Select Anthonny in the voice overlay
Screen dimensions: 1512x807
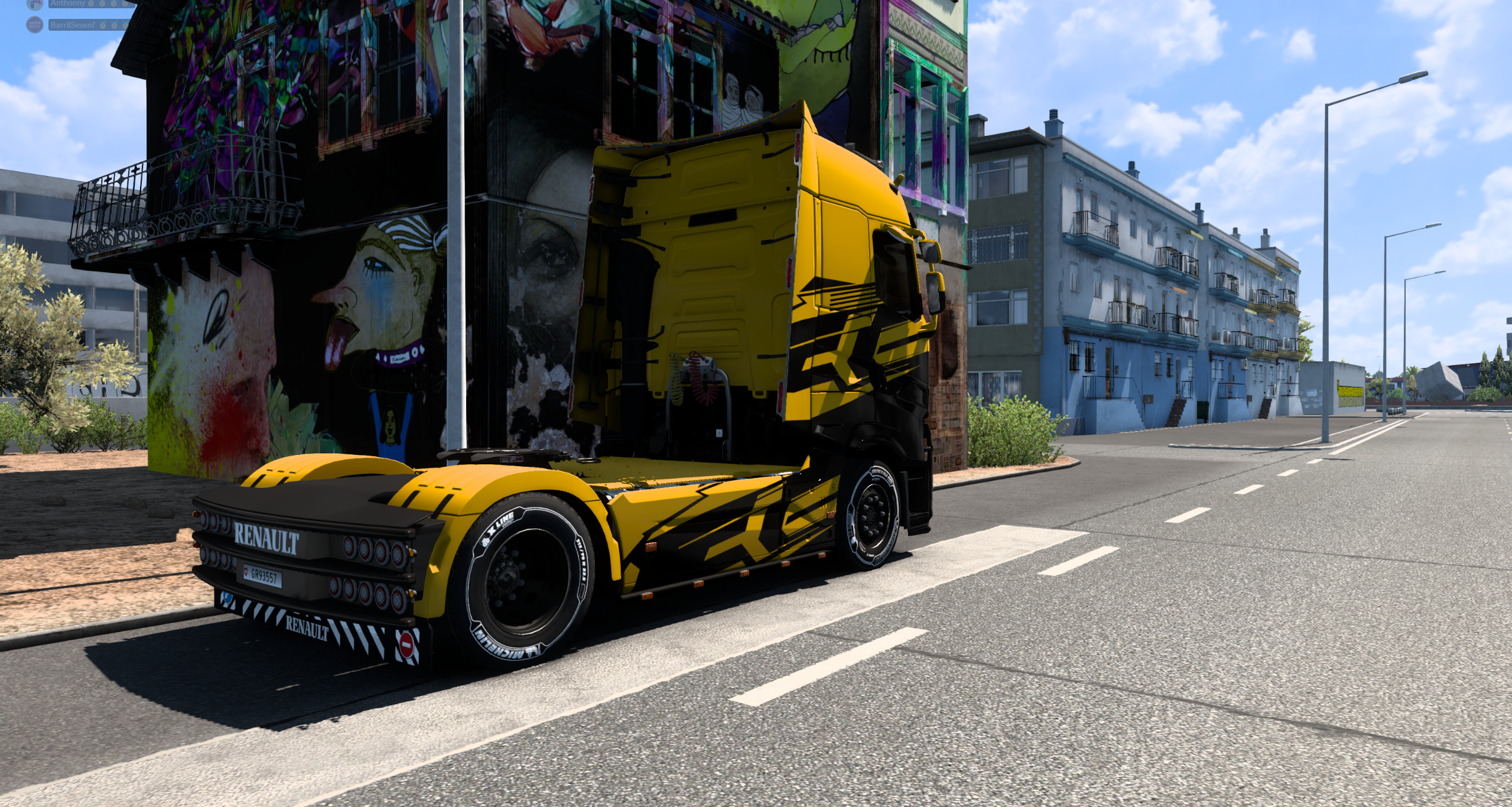point(69,4)
